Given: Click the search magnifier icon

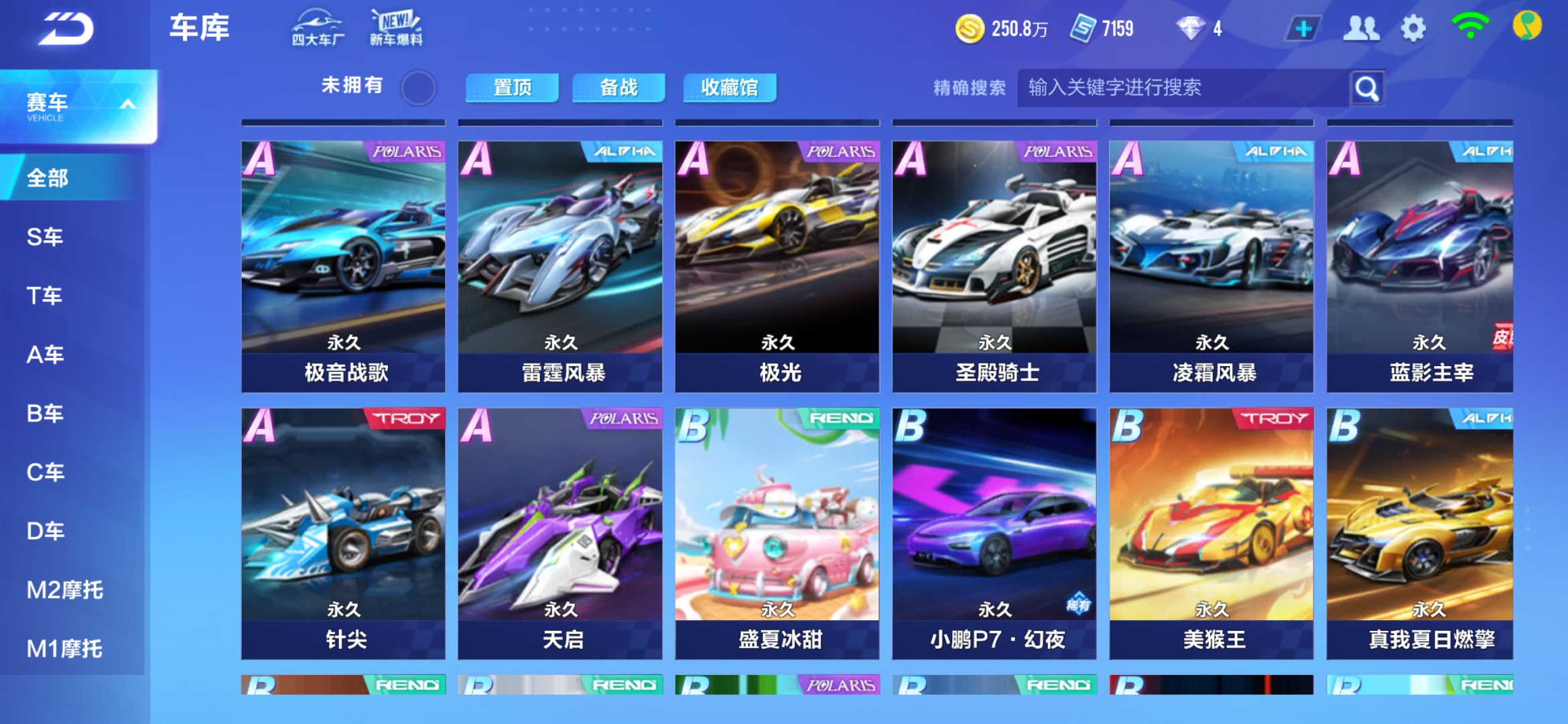Looking at the screenshot, I should click(1367, 87).
